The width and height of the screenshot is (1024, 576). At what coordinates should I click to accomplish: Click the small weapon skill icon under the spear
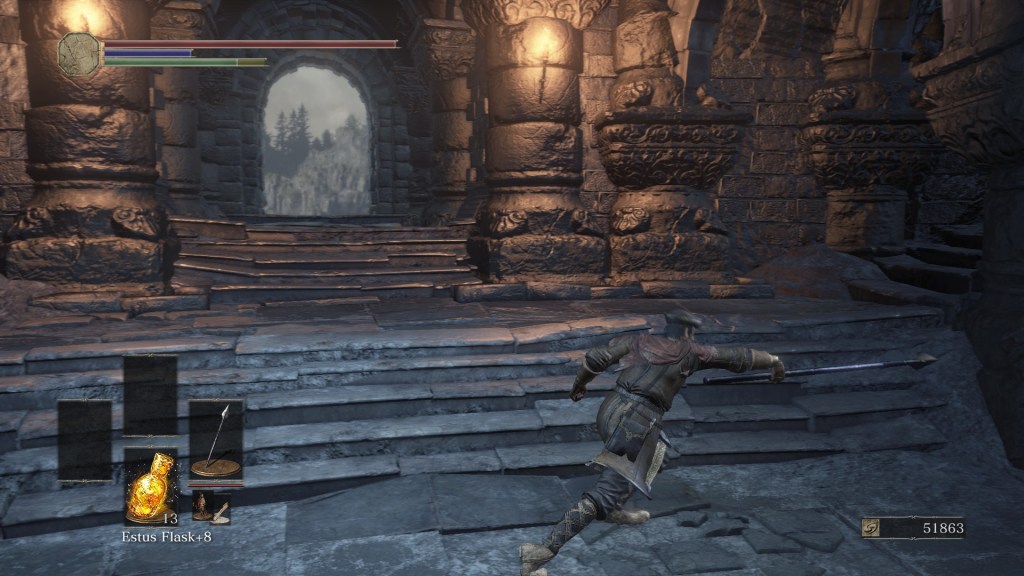(x=210, y=507)
